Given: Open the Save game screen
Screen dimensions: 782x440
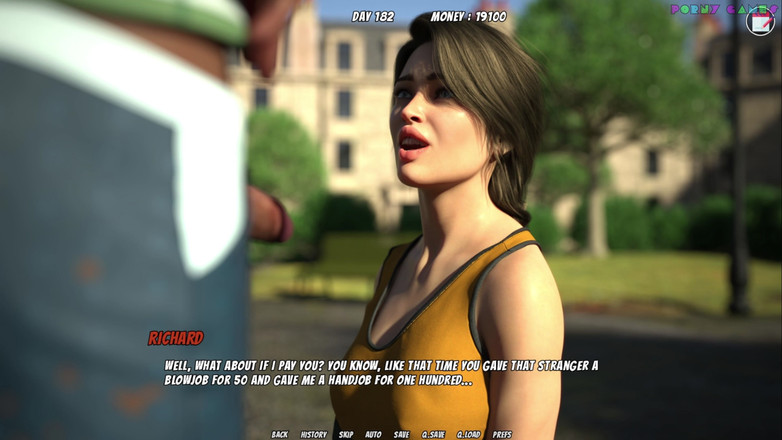Looking at the screenshot, I should click(401, 435).
